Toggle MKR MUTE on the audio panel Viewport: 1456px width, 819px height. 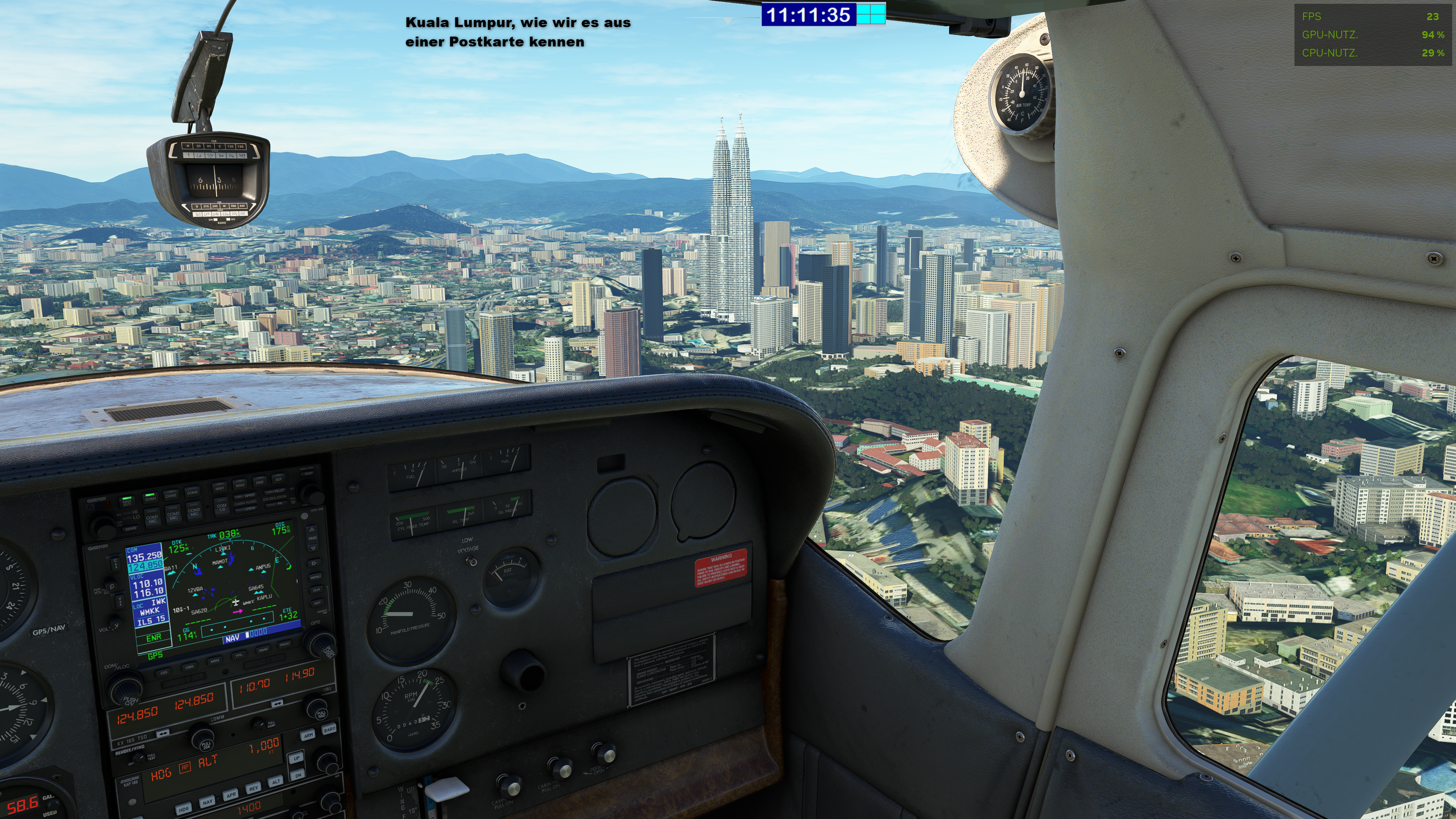tap(127, 502)
